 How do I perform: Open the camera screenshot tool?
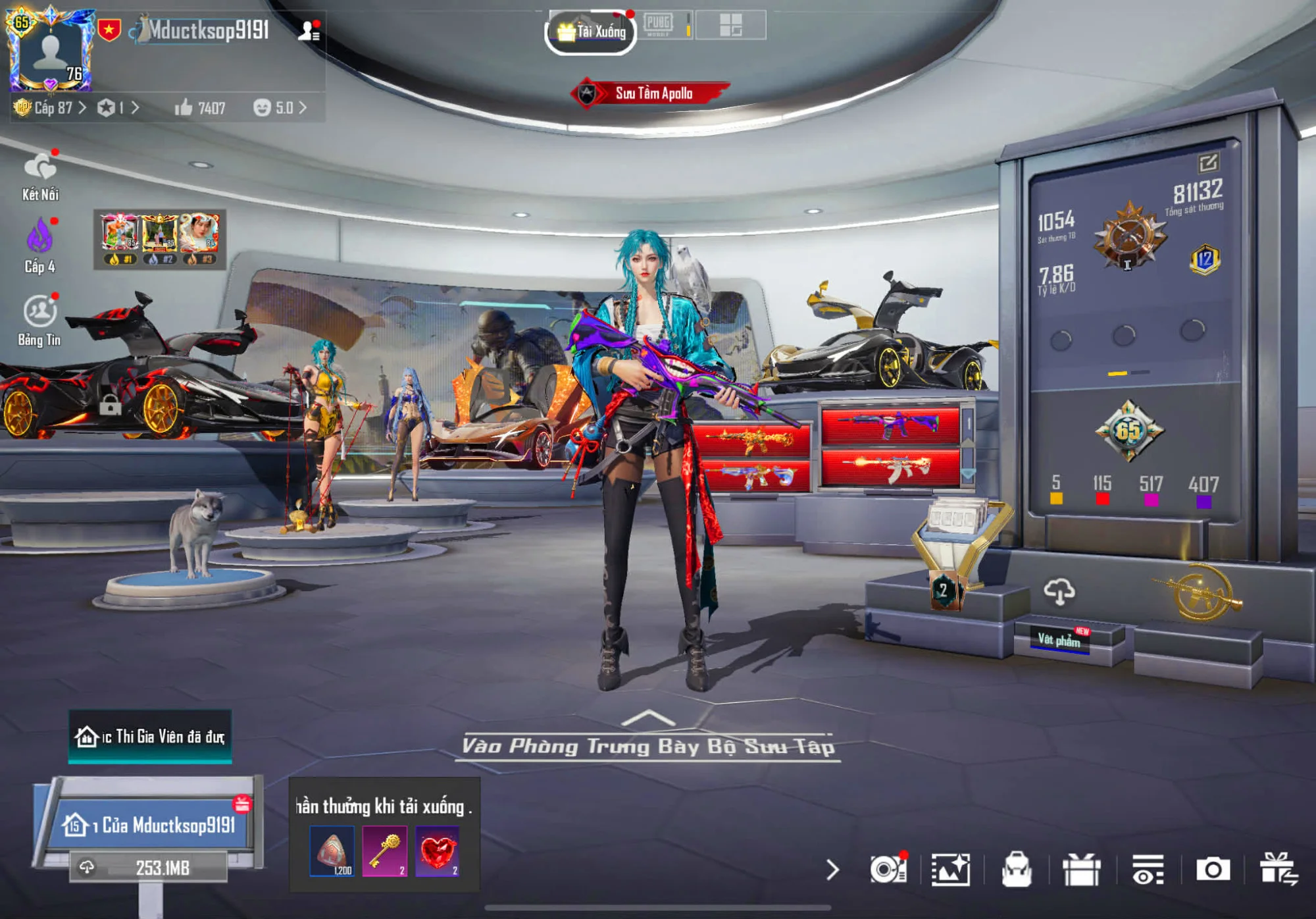(x=1213, y=870)
